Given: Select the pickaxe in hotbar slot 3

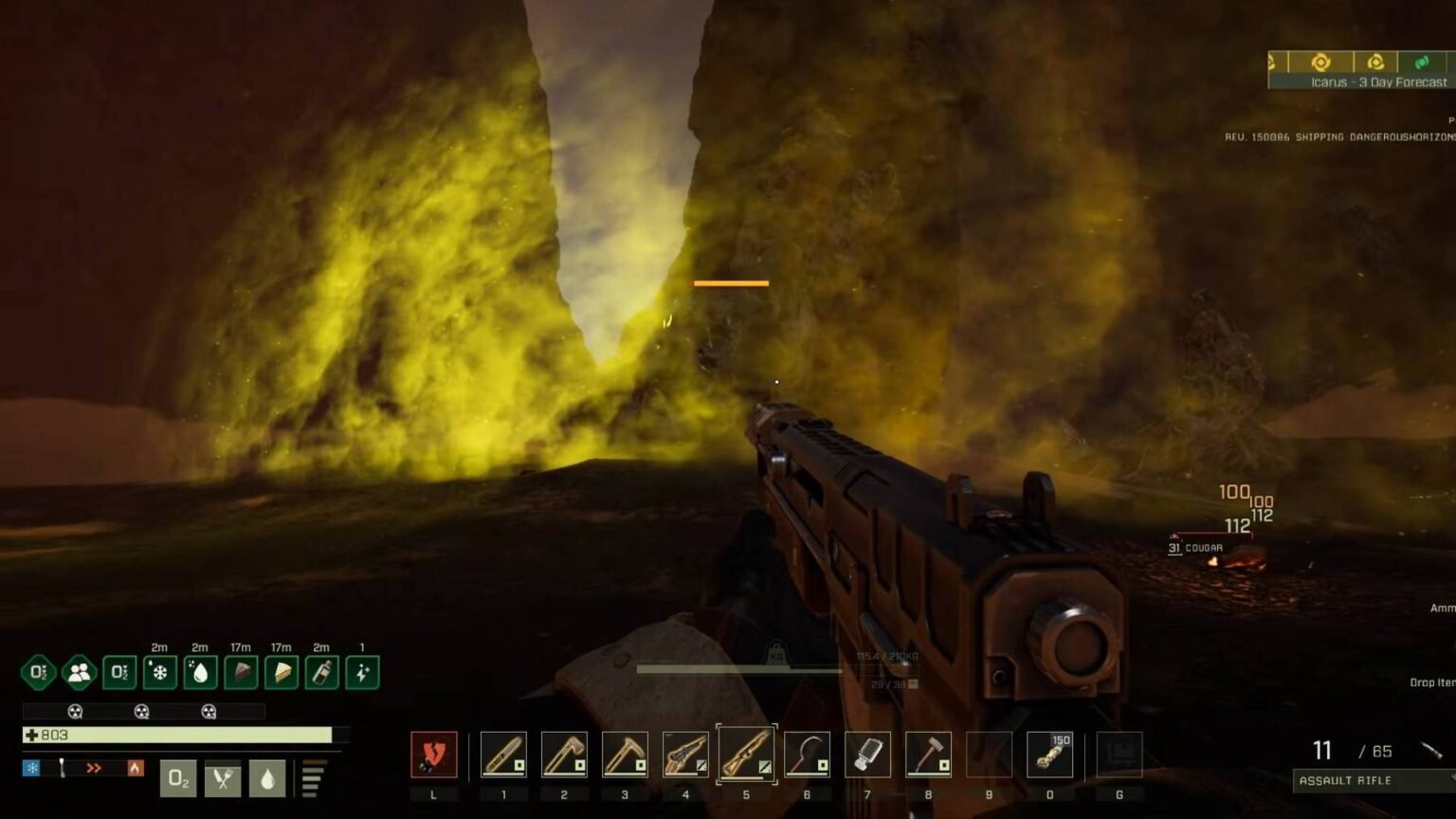Looking at the screenshot, I should [x=626, y=754].
